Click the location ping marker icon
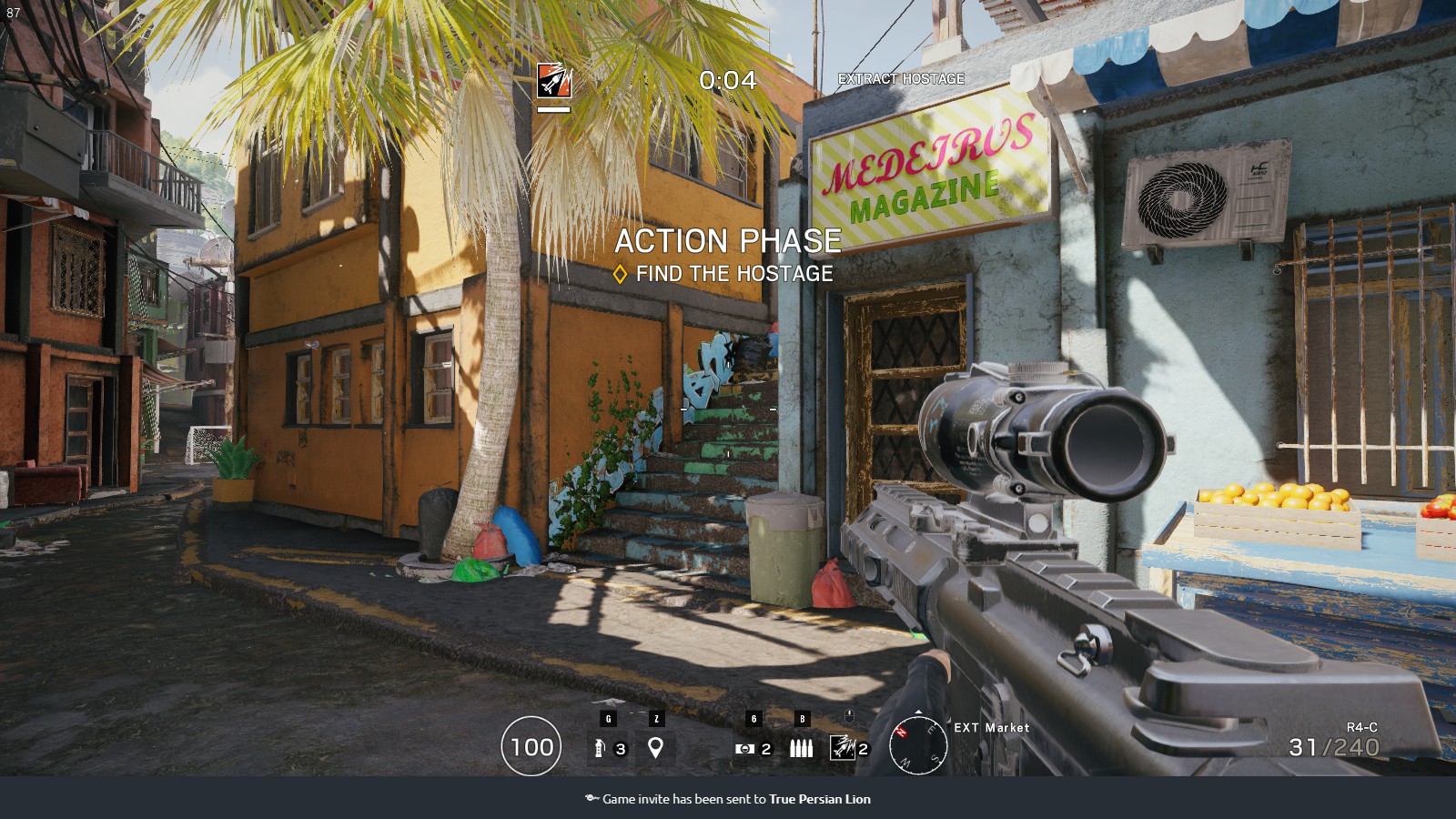1456x819 pixels. click(655, 748)
